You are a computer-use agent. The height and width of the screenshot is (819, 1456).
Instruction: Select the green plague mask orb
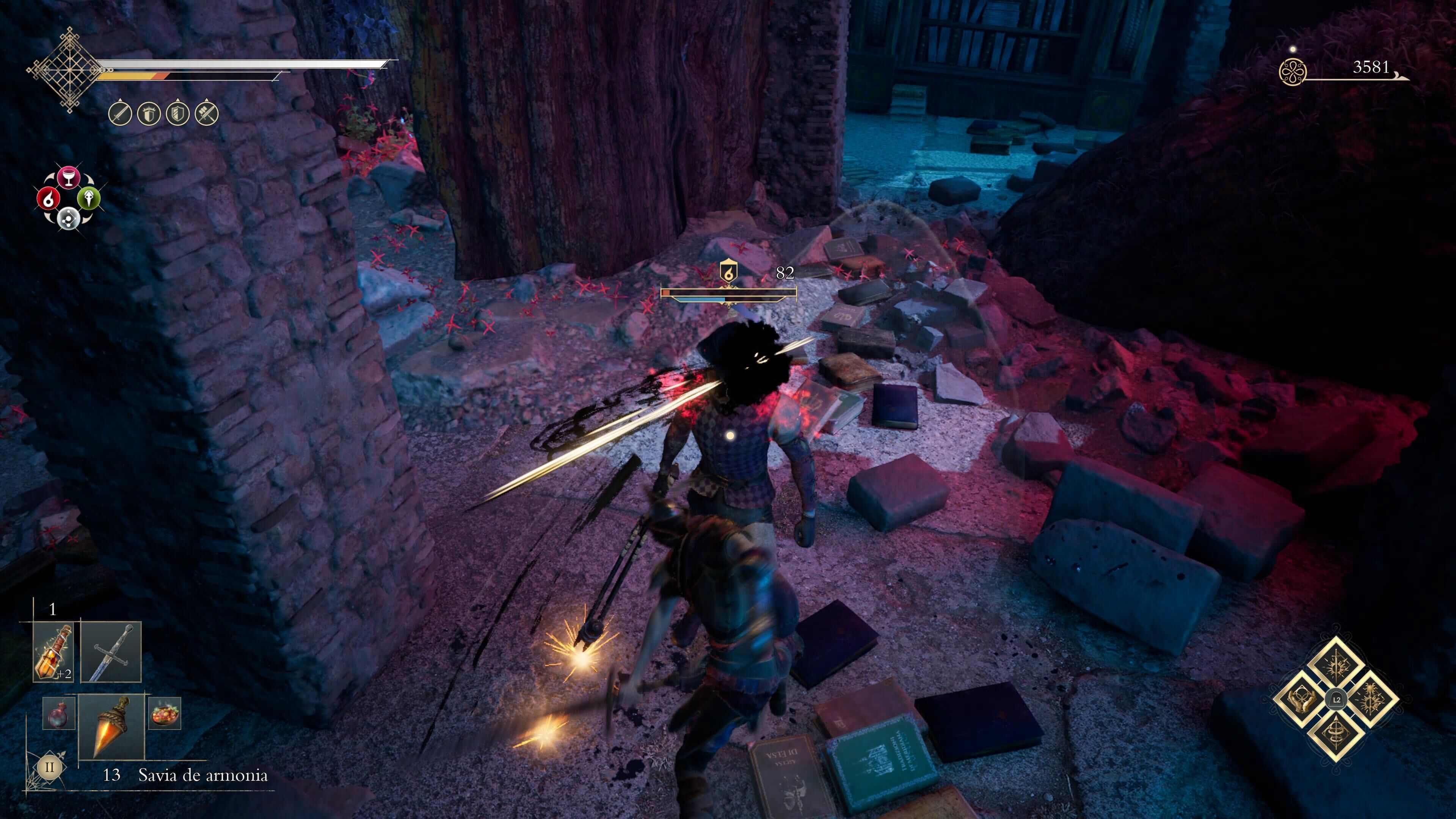pos(89,198)
